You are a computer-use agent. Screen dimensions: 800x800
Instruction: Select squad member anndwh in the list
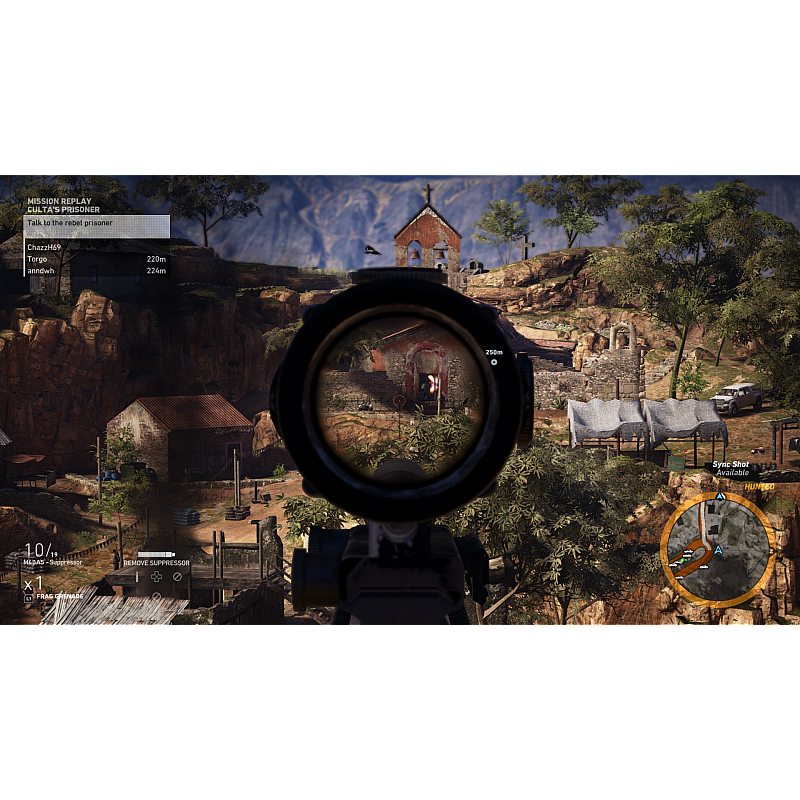pos(40,270)
